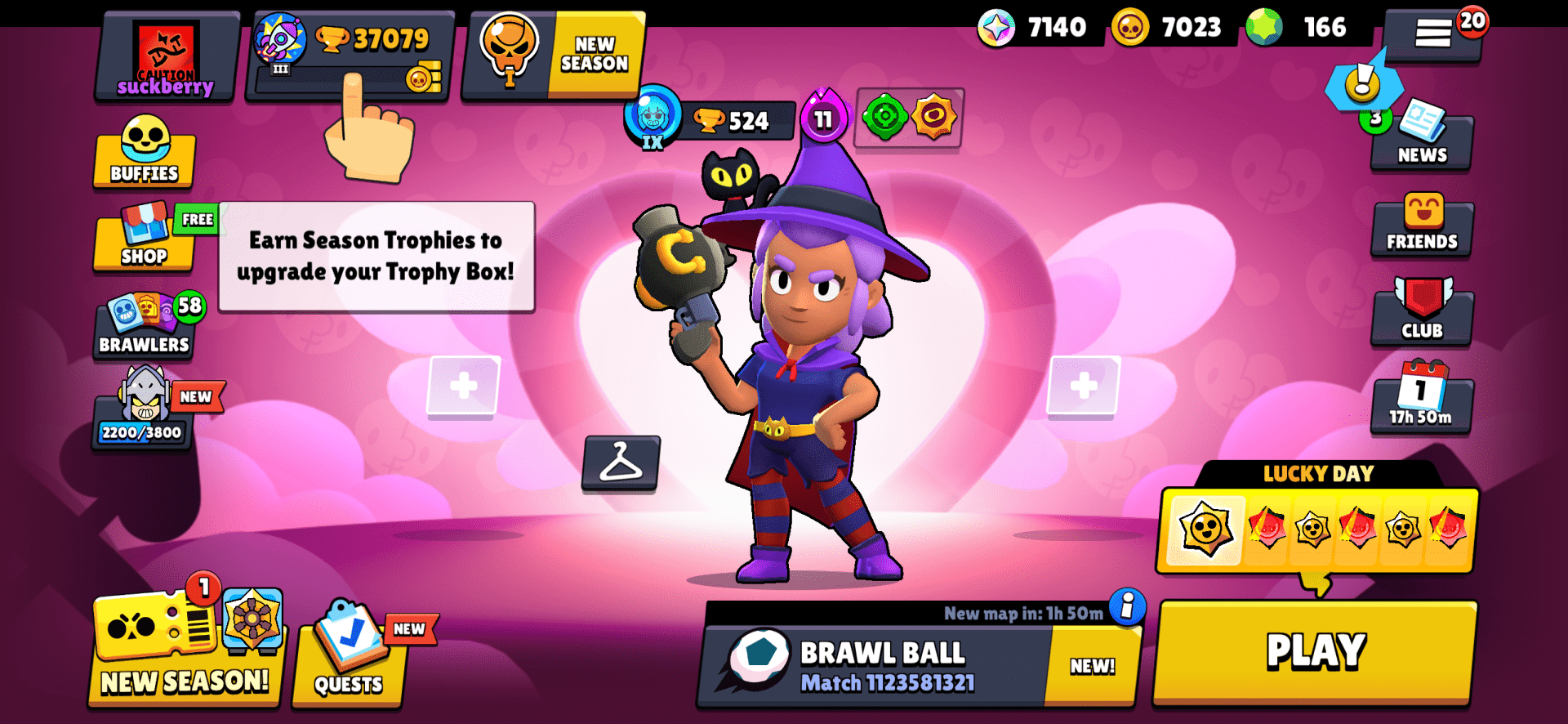
Task: Open the Brawlers collection showing 58
Action: tap(144, 325)
